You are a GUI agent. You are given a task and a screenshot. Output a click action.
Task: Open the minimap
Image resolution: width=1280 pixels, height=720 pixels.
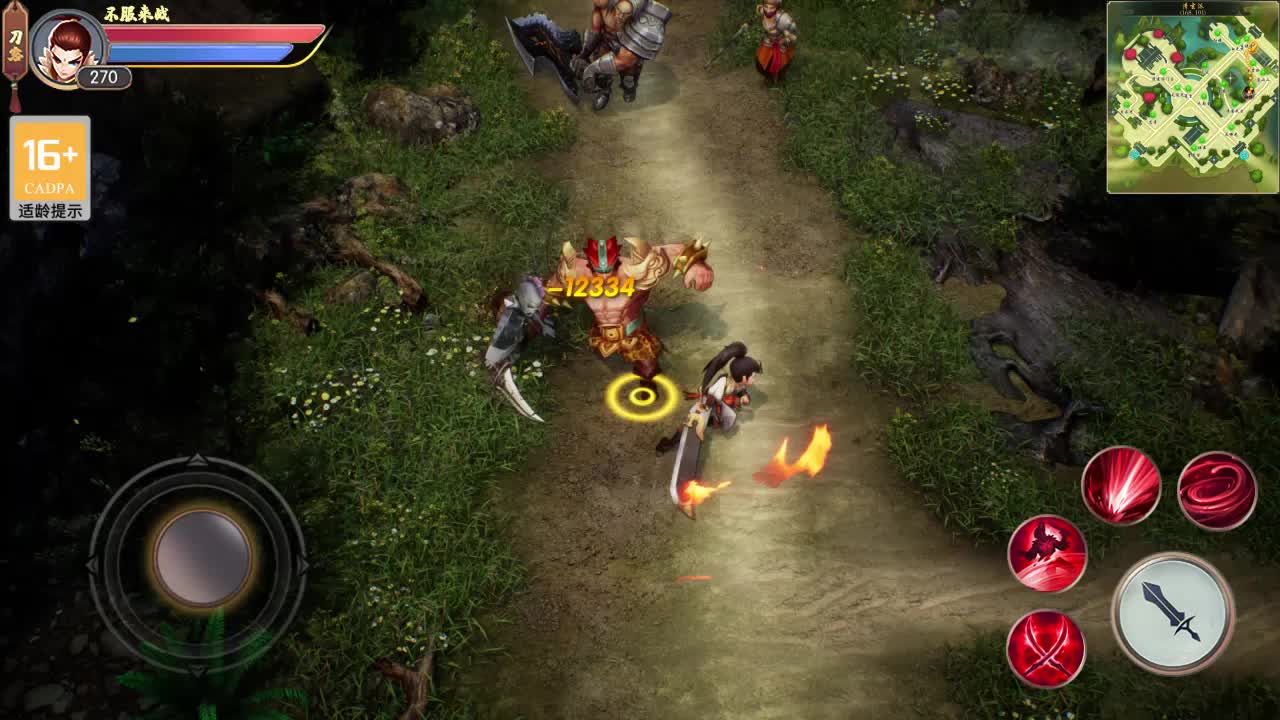point(1192,97)
